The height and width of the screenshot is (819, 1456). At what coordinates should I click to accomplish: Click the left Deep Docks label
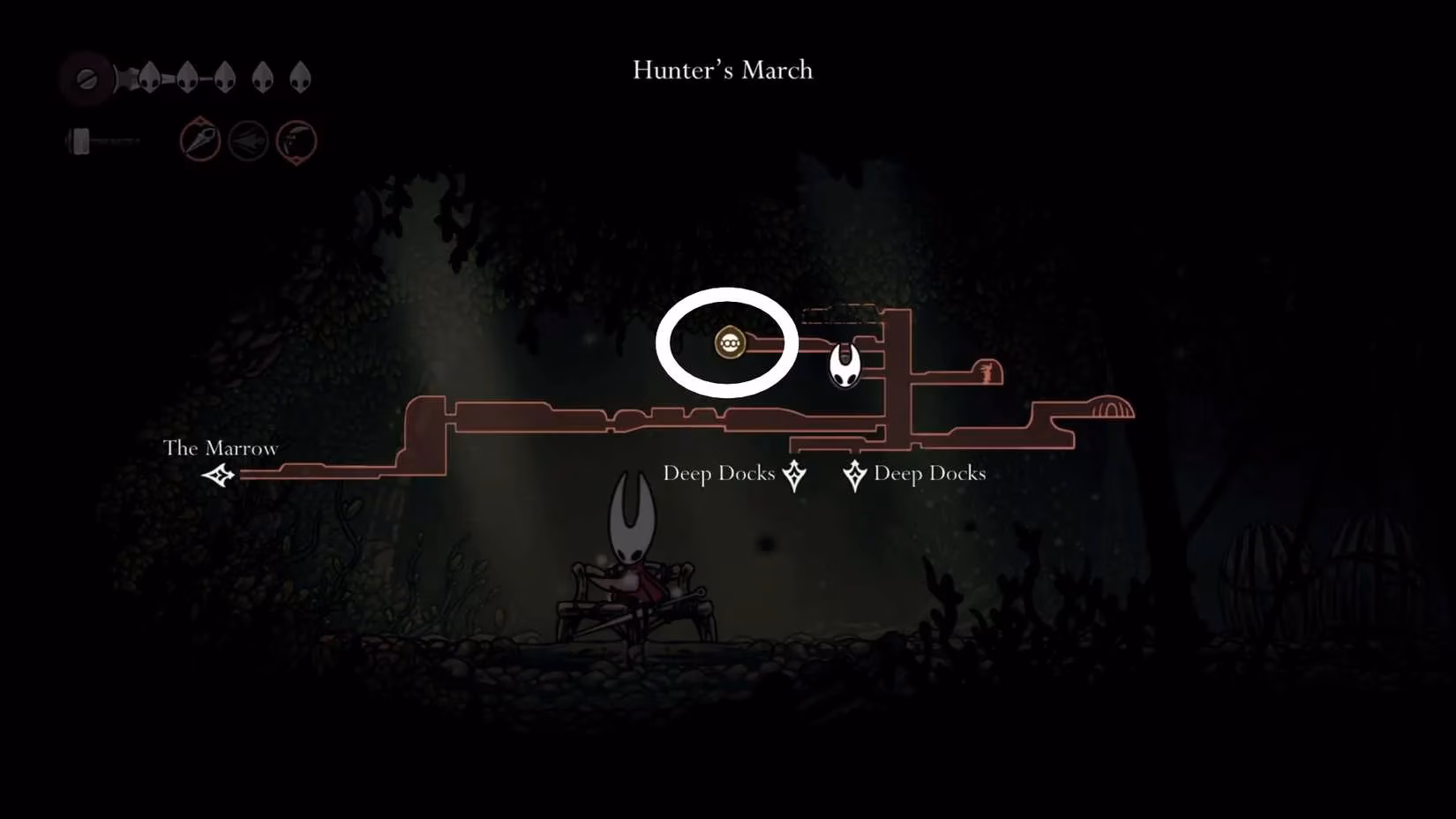[719, 473]
